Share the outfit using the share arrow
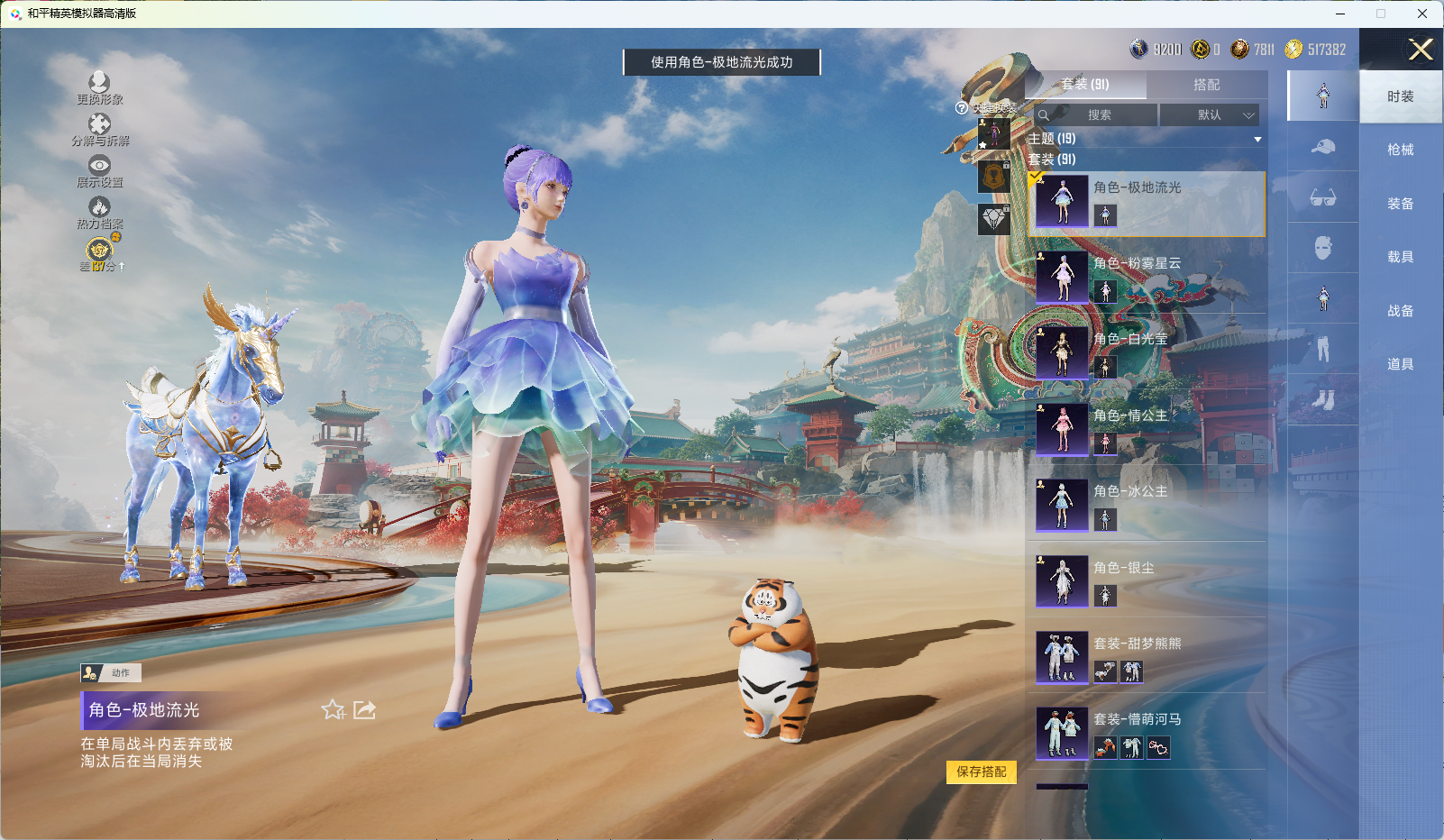 [364, 710]
